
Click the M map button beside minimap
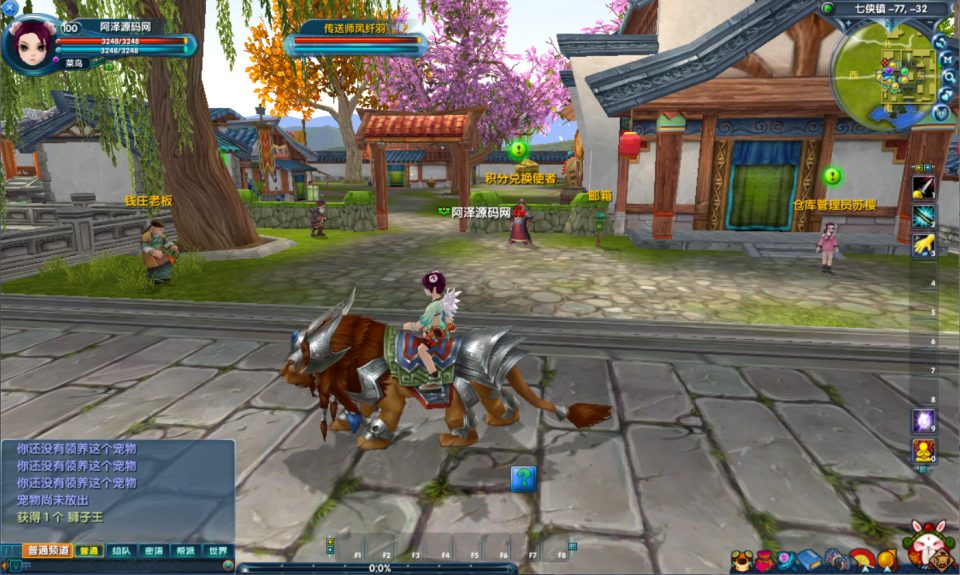[x=945, y=60]
